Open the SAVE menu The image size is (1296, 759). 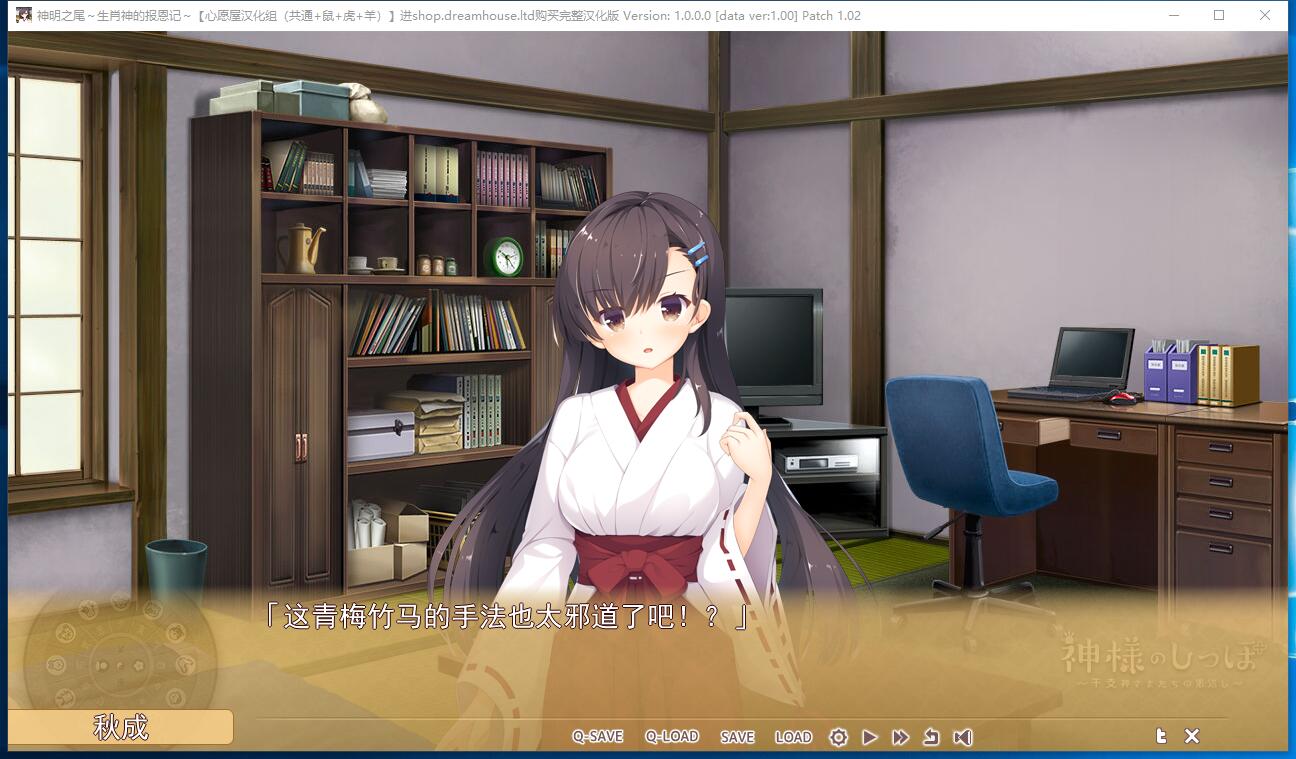737,737
